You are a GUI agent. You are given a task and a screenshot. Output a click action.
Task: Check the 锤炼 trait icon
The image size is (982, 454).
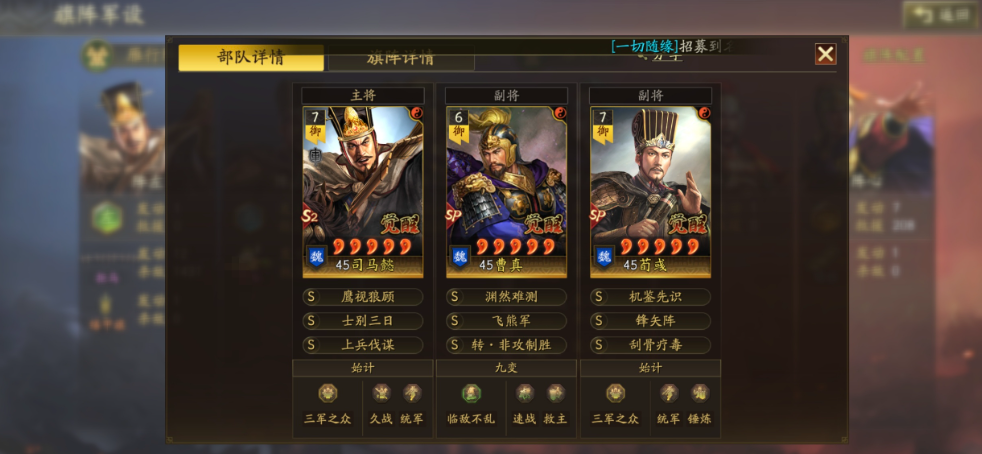699,393
